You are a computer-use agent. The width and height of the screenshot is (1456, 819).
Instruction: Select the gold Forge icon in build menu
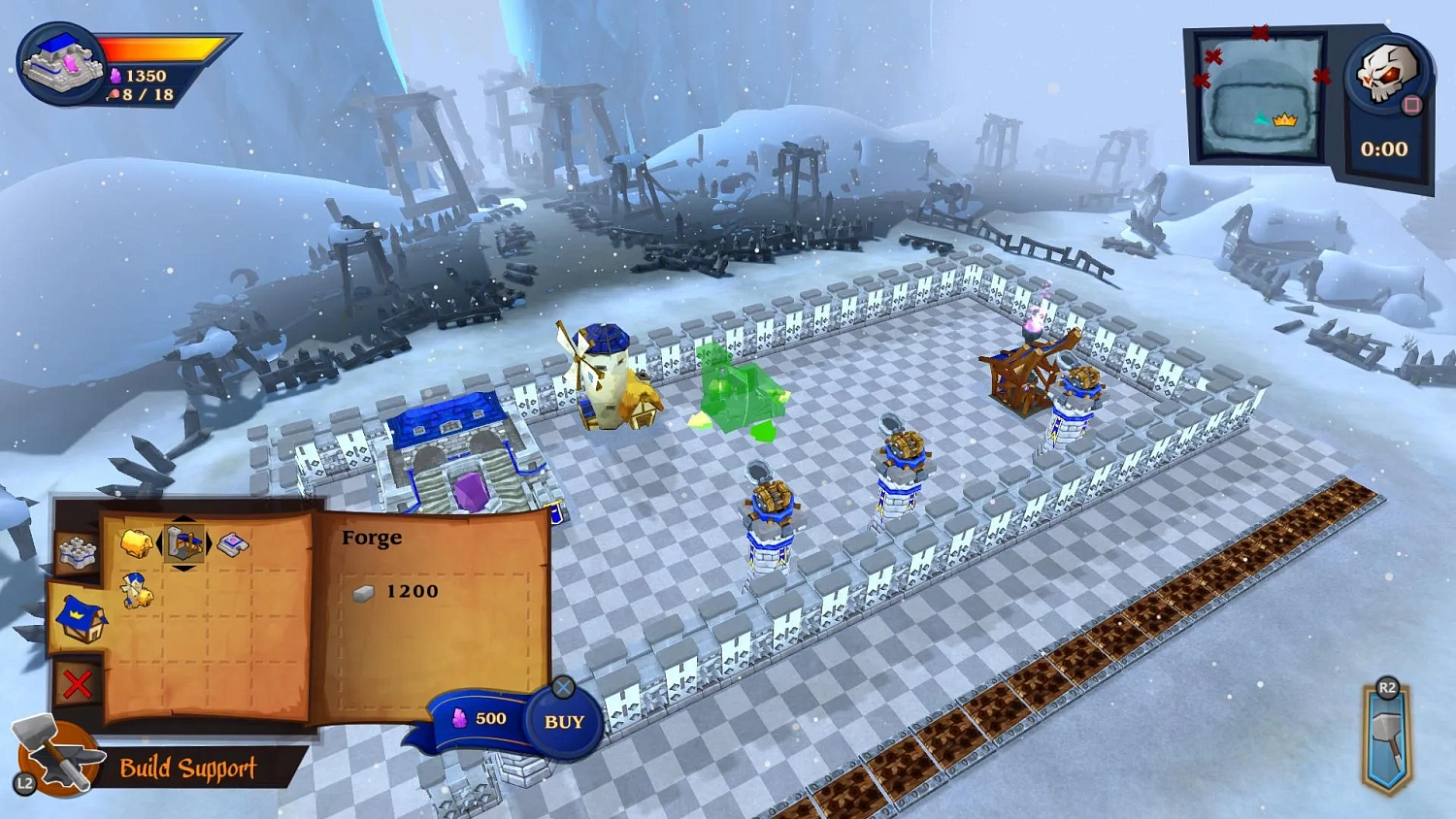click(x=136, y=543)
